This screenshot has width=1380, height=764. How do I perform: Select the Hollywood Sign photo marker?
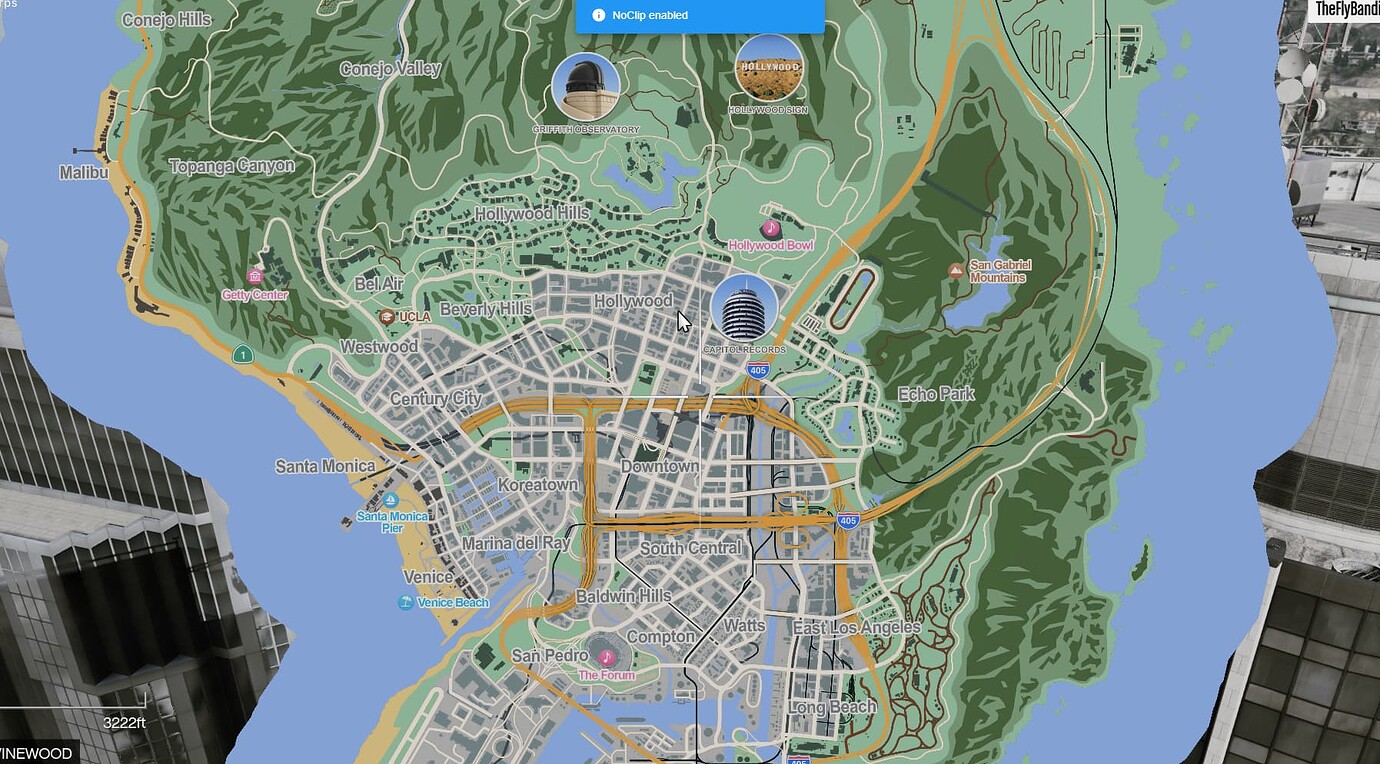(770, 65)
